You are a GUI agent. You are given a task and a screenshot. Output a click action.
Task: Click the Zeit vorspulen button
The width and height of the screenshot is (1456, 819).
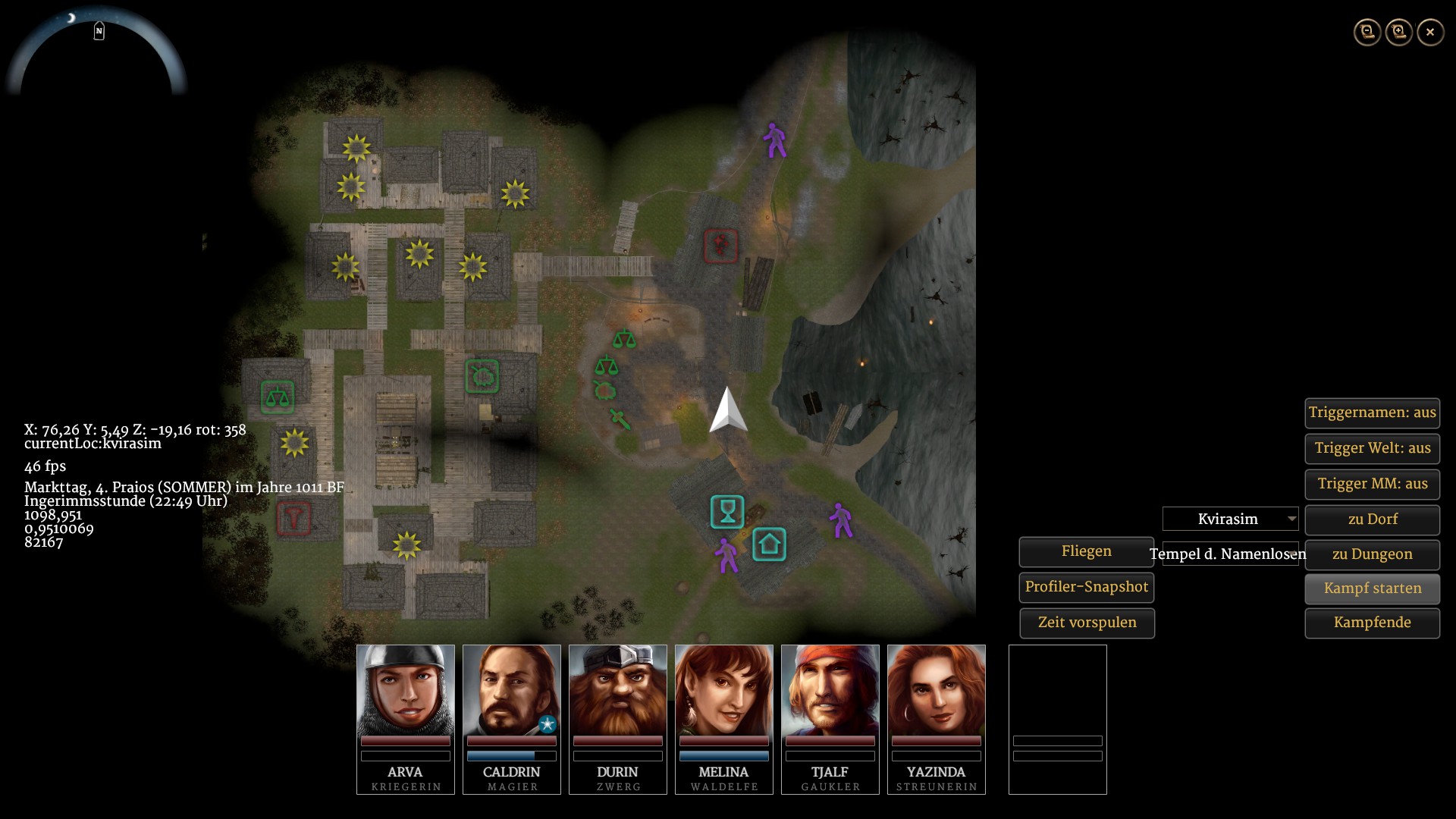(1086, 623)
